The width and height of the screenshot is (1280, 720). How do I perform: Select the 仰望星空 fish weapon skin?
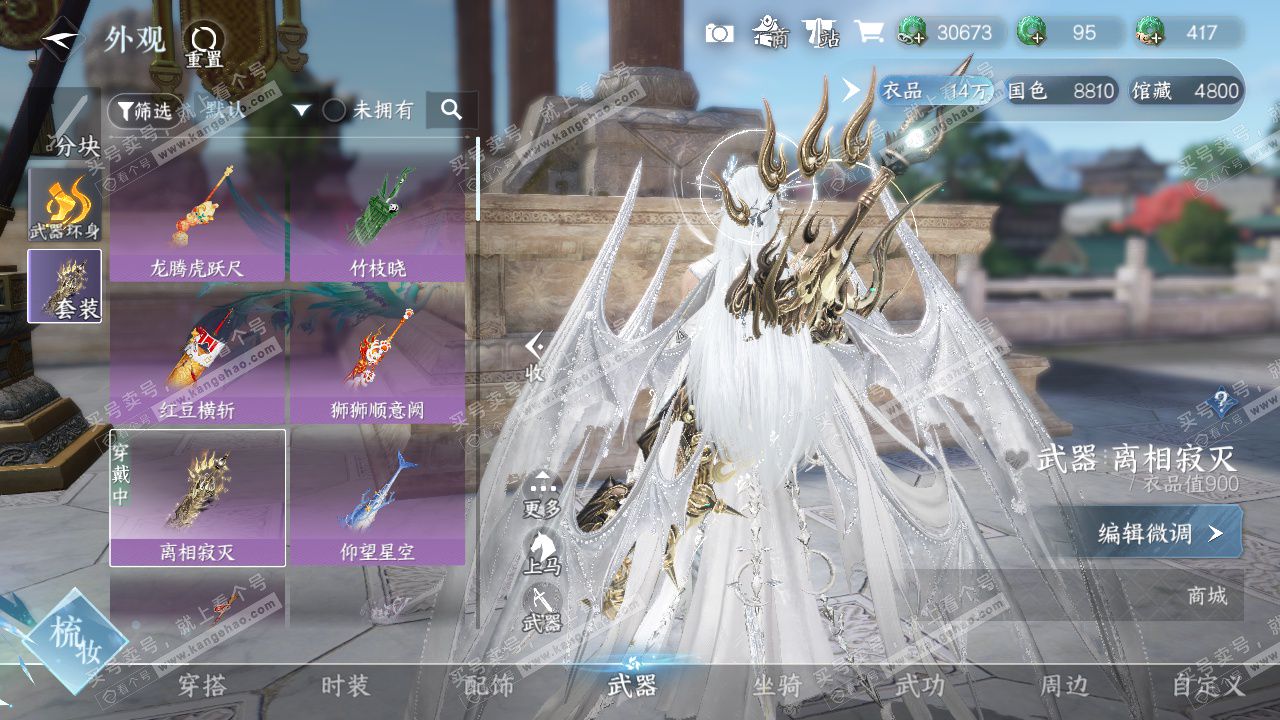(378, 498)
